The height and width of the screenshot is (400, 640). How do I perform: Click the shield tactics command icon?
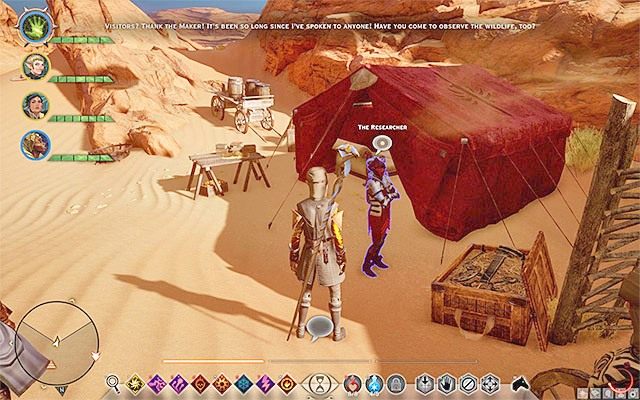coord(425,382)
